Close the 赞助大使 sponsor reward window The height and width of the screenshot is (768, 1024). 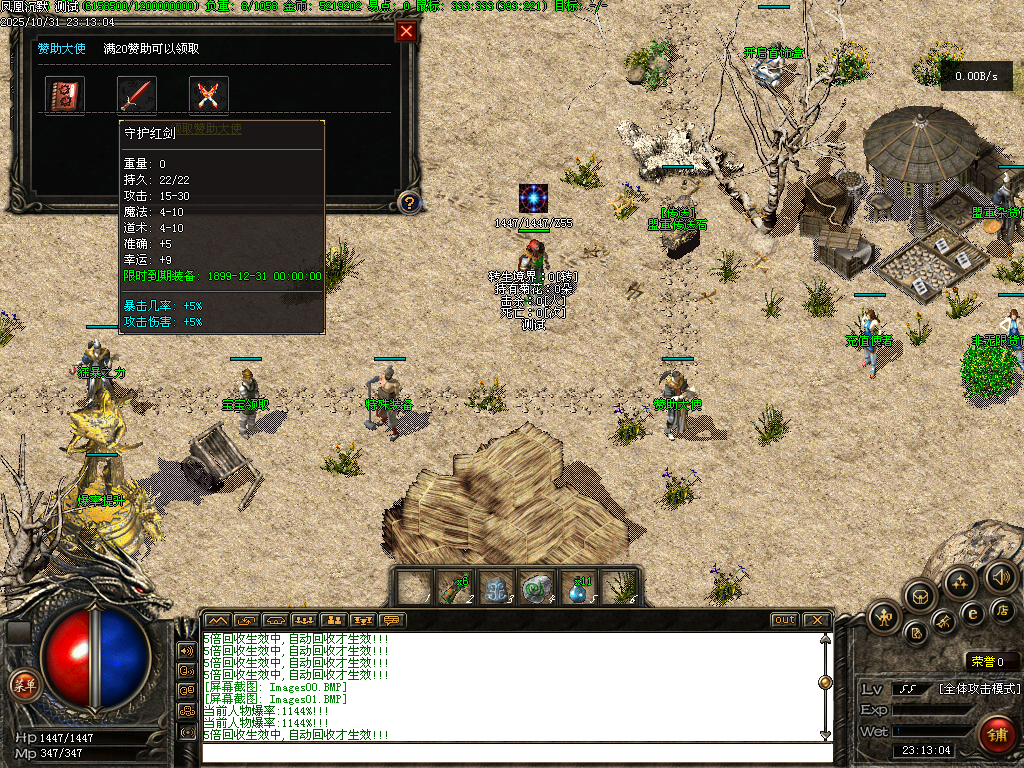(406, 31)
